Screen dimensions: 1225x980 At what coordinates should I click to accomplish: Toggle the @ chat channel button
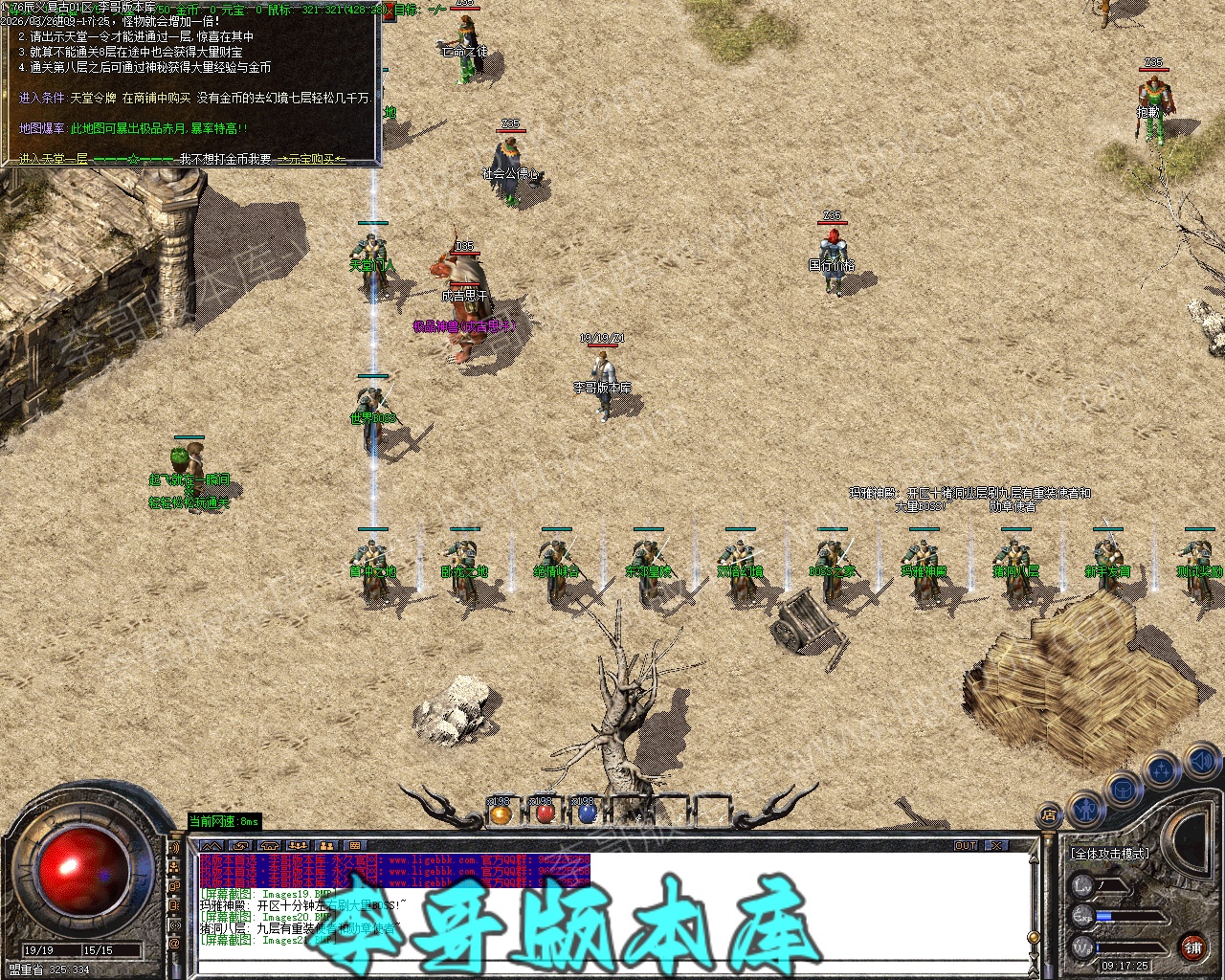pos(174,944)
